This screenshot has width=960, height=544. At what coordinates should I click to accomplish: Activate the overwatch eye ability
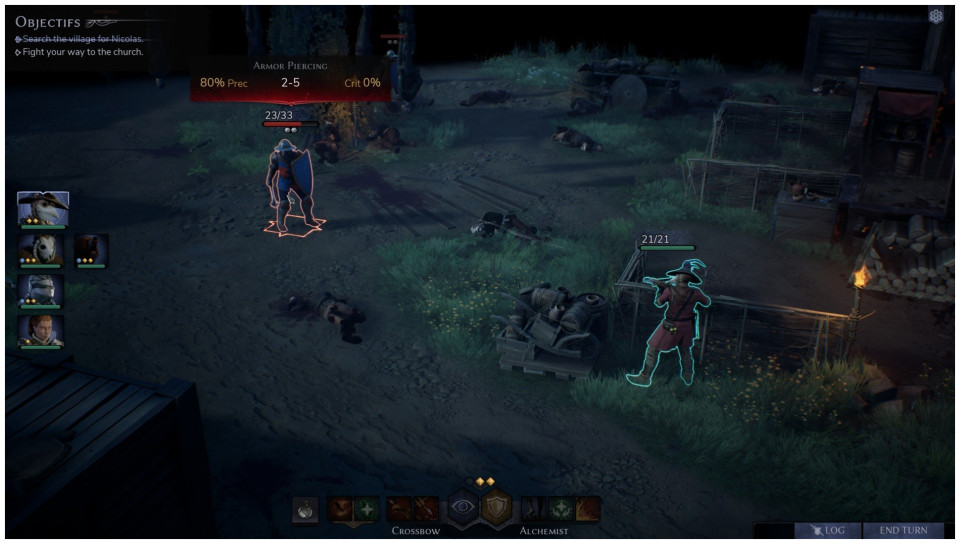click(x=462, y=508)
